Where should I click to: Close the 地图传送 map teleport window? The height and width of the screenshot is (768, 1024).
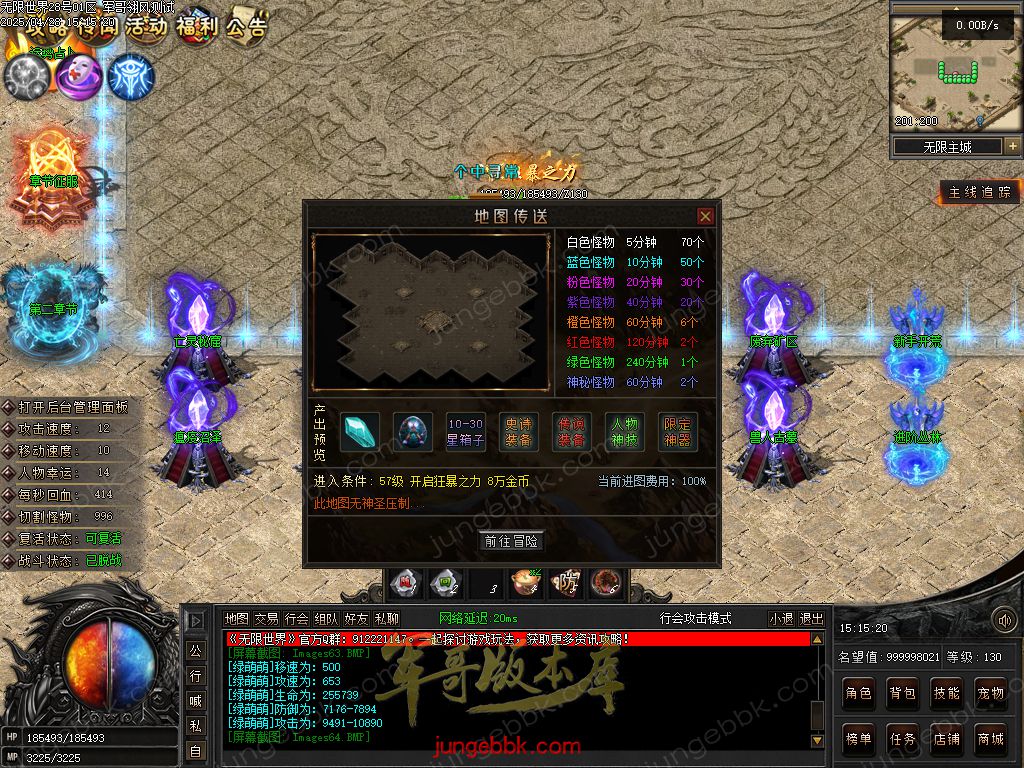point(705,216)
